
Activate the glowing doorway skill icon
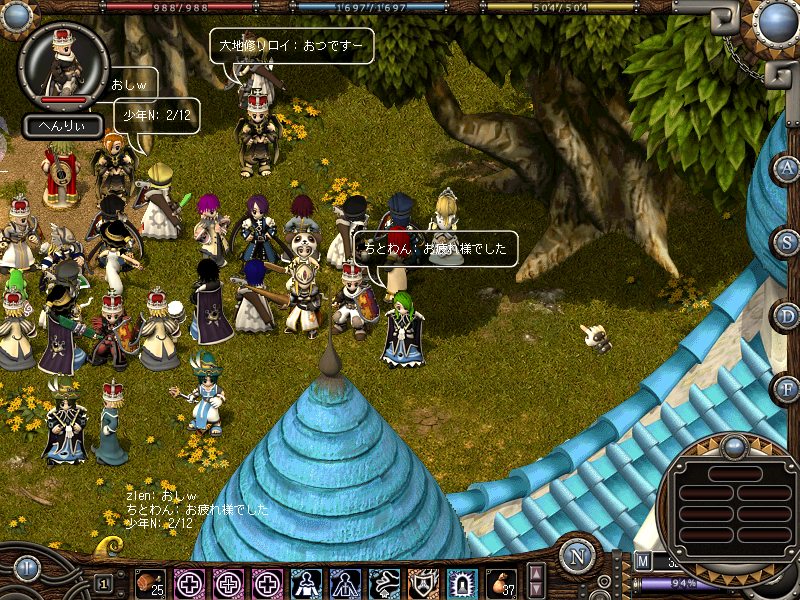point(462,583)
